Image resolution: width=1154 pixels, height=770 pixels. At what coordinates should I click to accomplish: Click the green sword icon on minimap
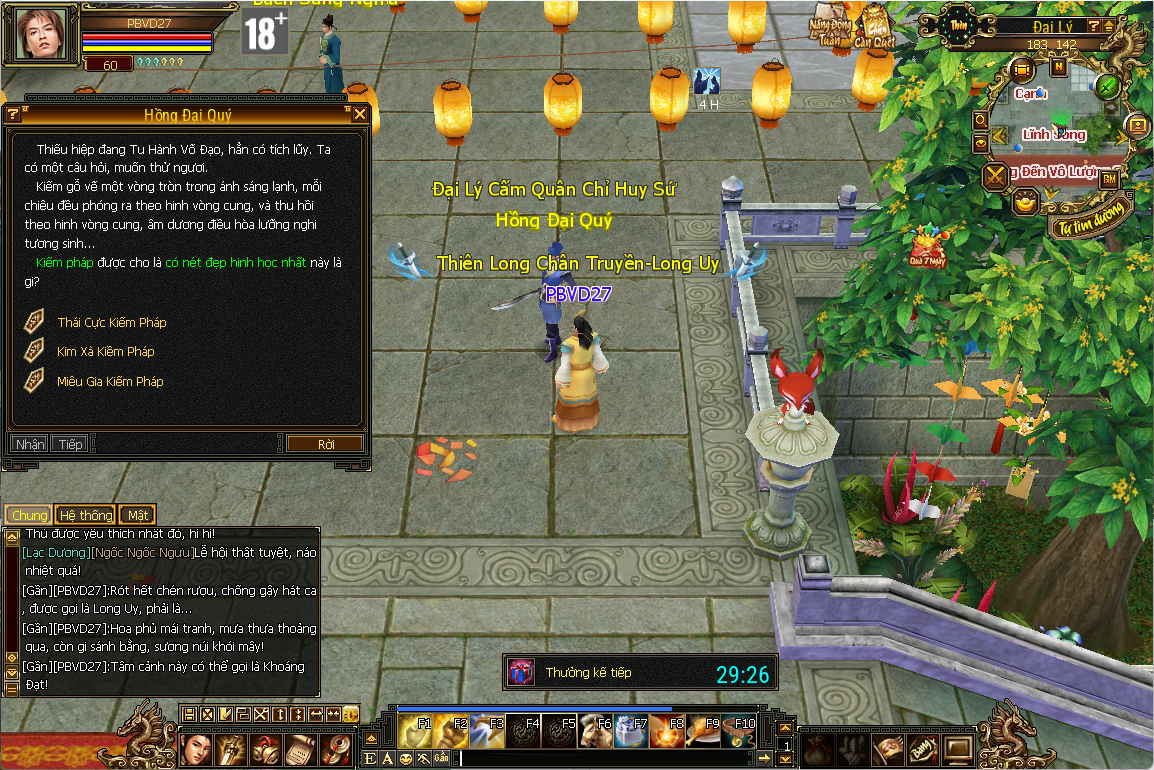click(x=1106, y=86)
